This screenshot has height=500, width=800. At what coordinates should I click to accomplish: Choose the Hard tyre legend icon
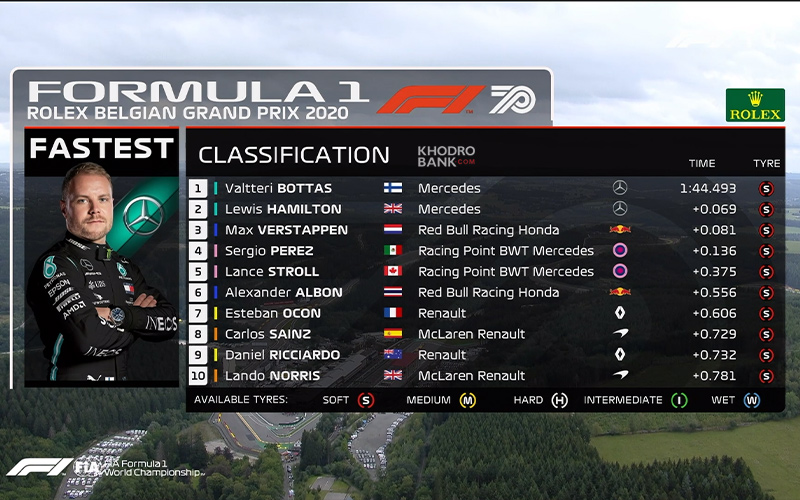click(559, 400)
